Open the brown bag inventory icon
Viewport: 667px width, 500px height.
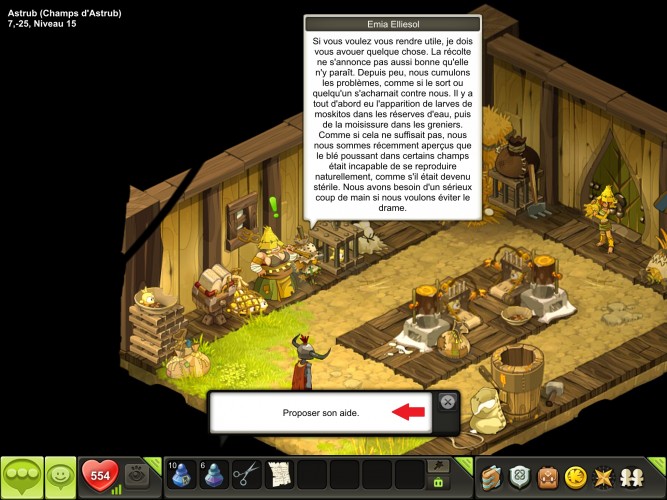[x=548, y=476]
